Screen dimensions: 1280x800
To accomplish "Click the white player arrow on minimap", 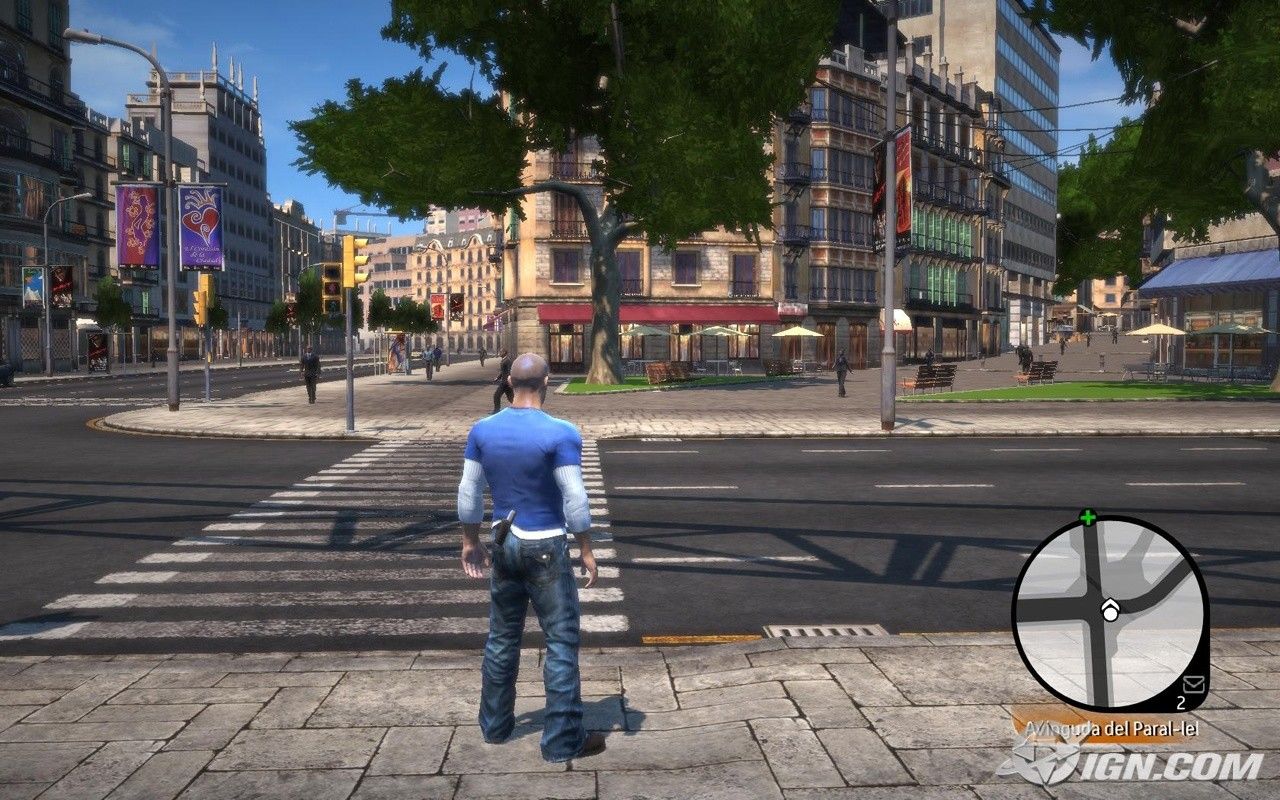I will pos(1109,610).
